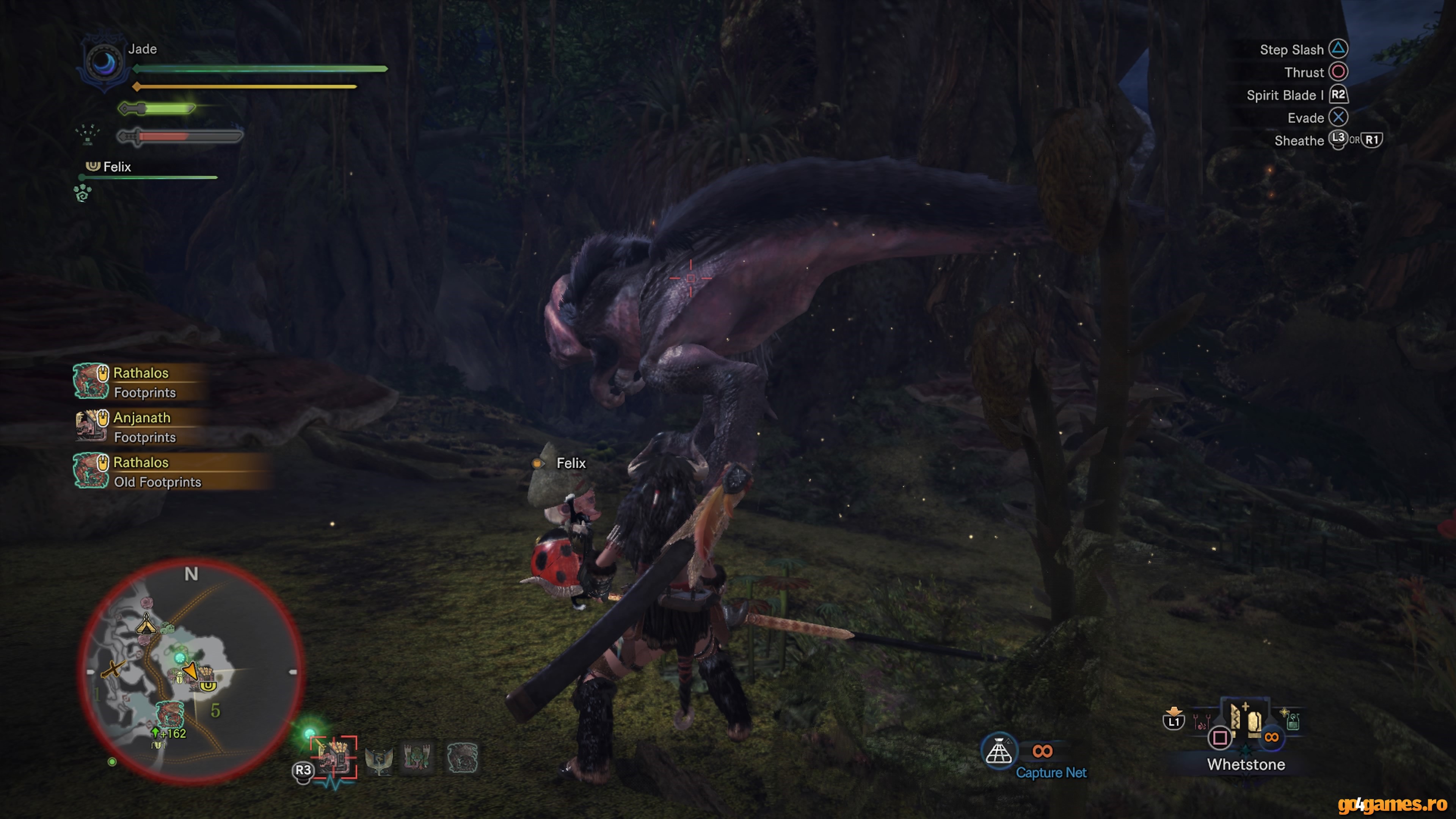Select the Rathalos footprints tracking icon
Viewport: 1456px width, 819px height.
(x=91, y=381)
